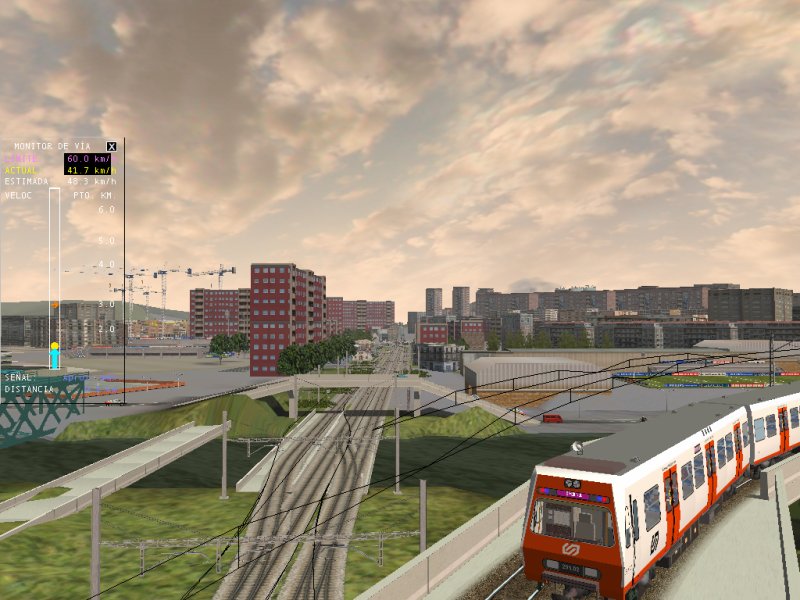Close the Monitor de Vía panel
Viewport: 800px width, 600px height.
point(111,146)
